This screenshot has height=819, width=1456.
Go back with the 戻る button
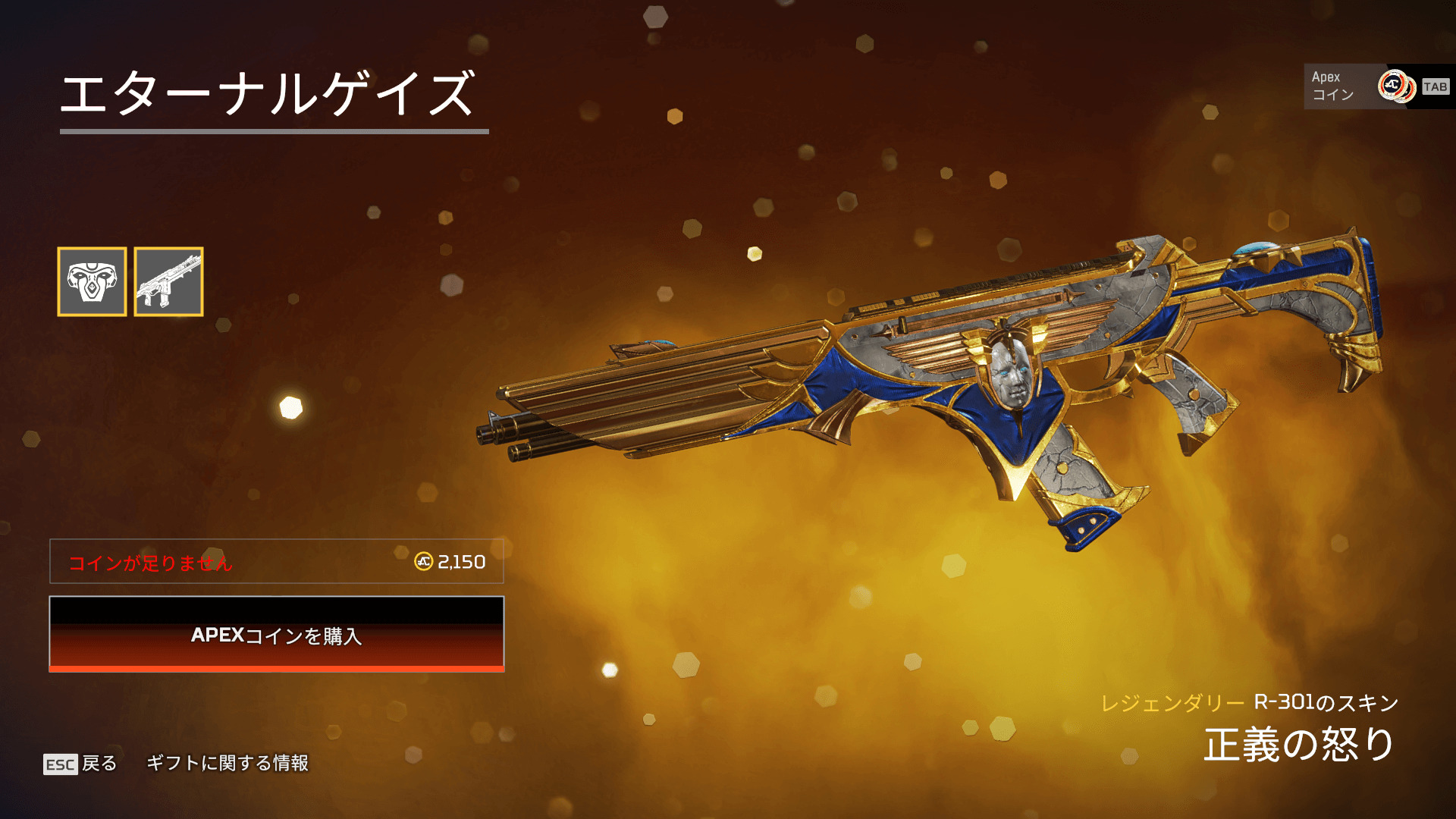(80, 764)
